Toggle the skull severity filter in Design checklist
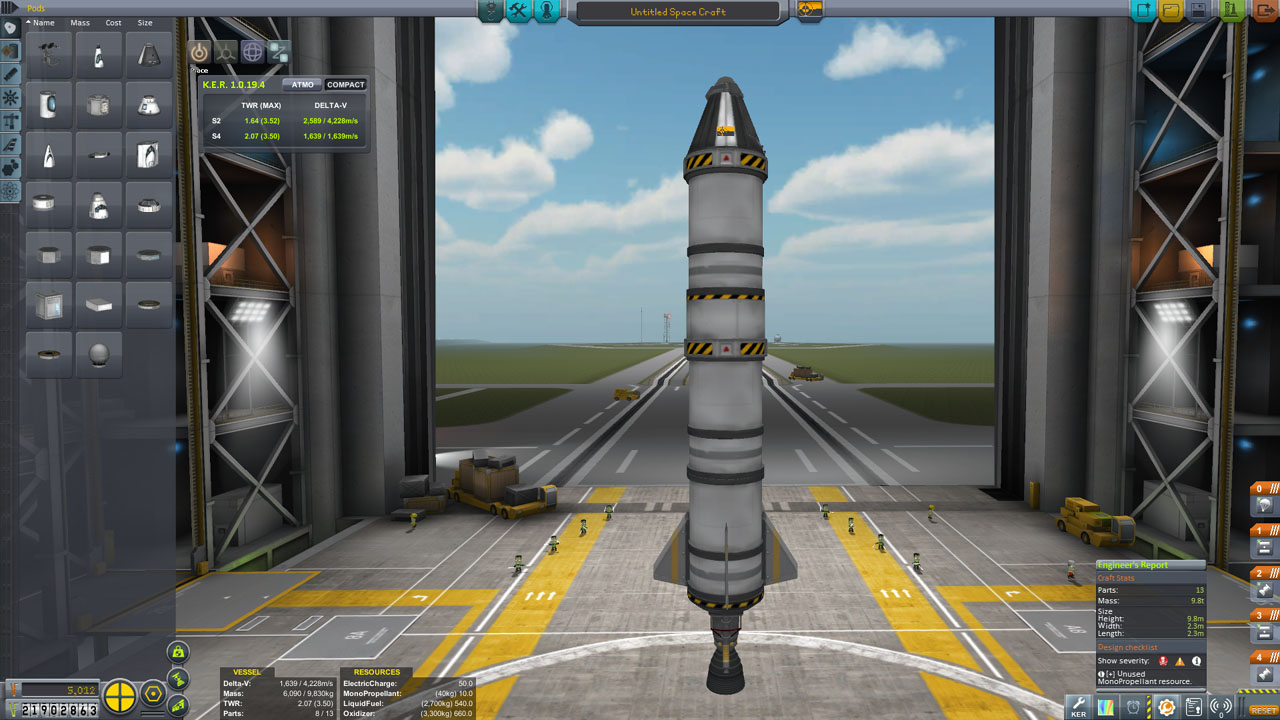 click(x=1163, y=661)
